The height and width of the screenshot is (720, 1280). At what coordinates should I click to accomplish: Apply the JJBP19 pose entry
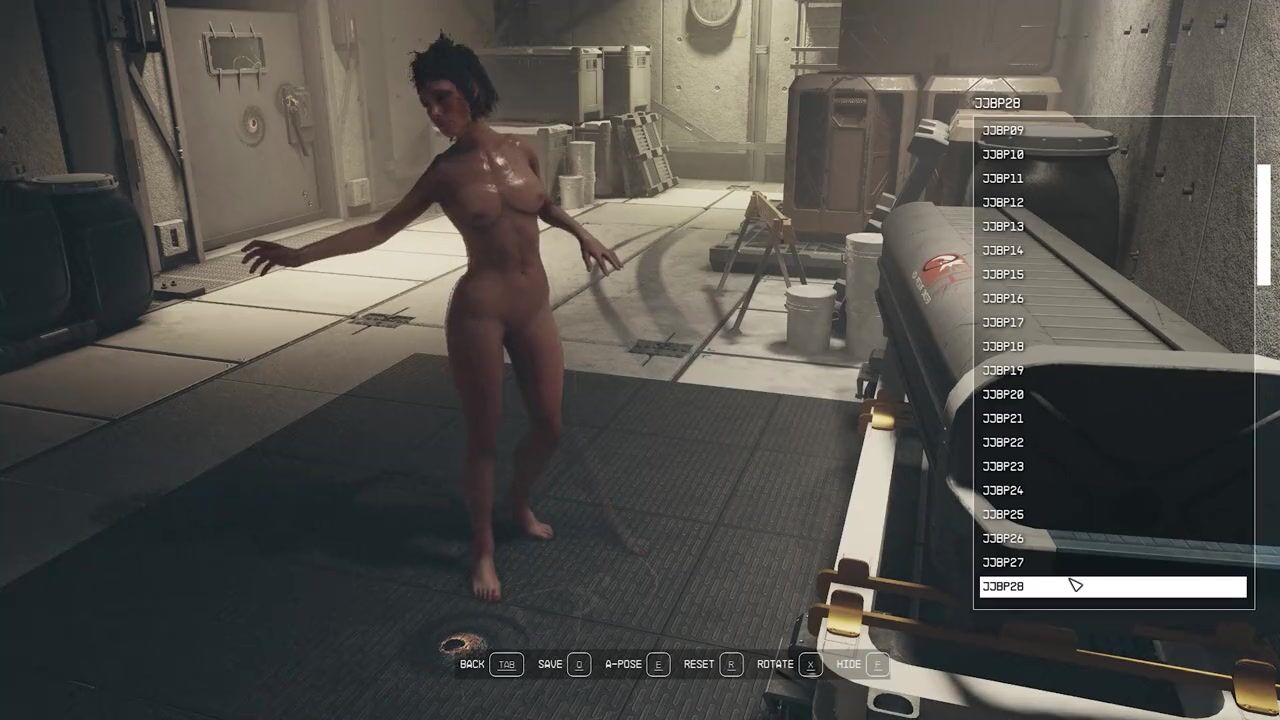coord(1003,371)
